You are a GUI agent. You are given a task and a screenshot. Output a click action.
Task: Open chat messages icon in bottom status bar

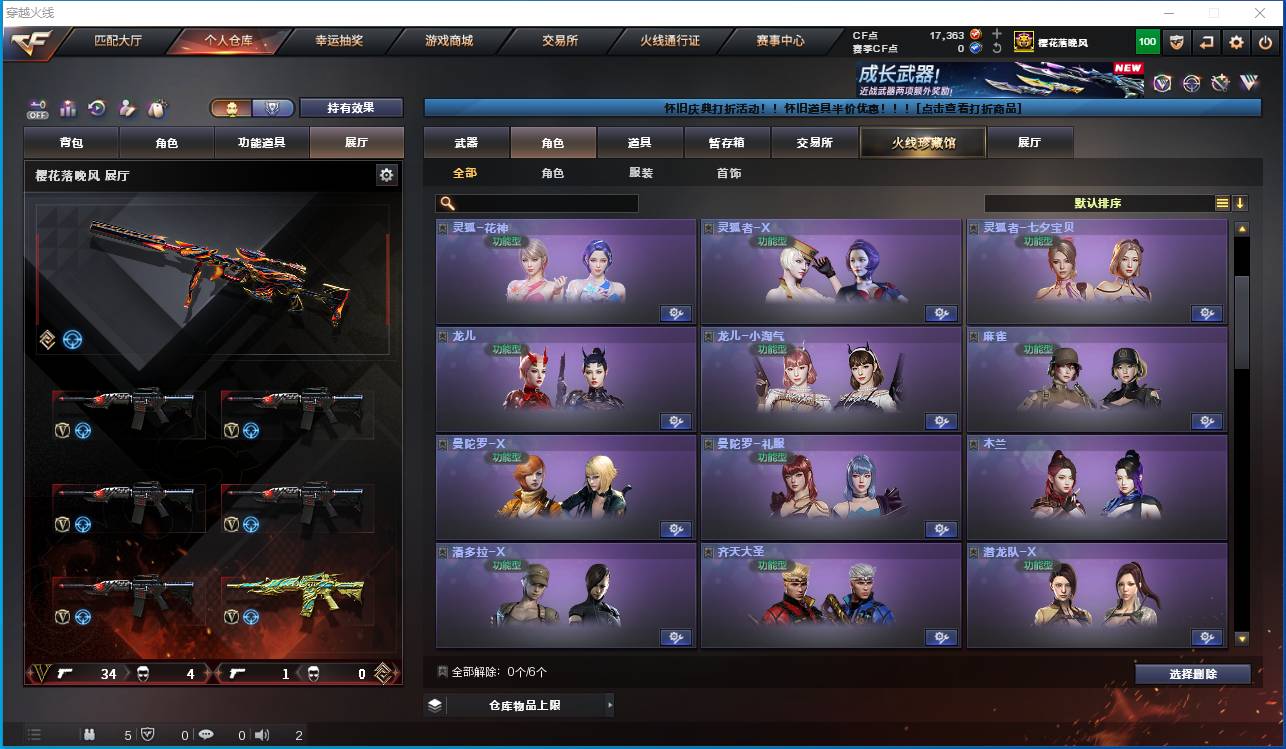[207, 735]
